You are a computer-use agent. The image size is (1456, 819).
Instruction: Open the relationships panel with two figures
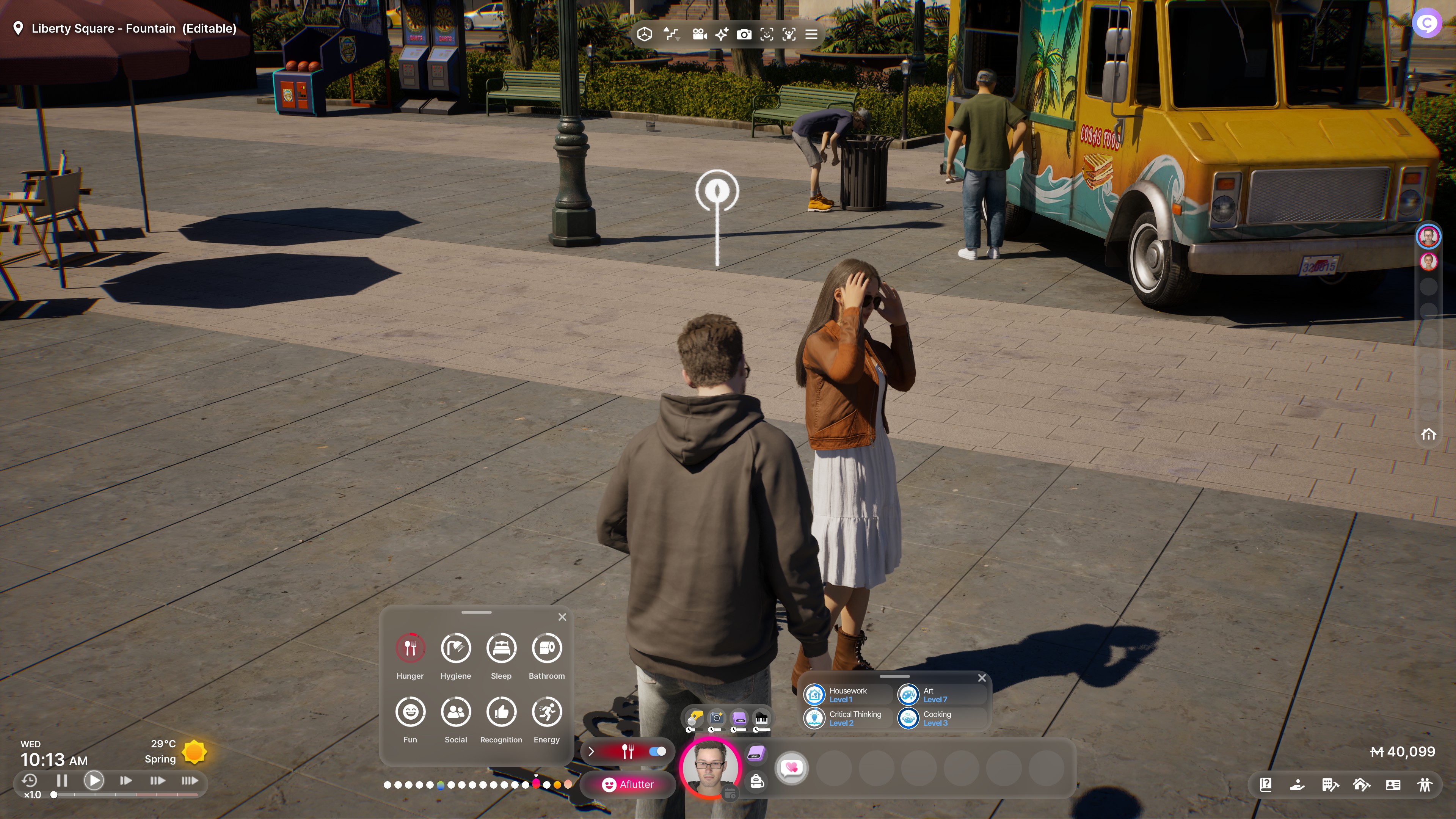(1425, 784)
